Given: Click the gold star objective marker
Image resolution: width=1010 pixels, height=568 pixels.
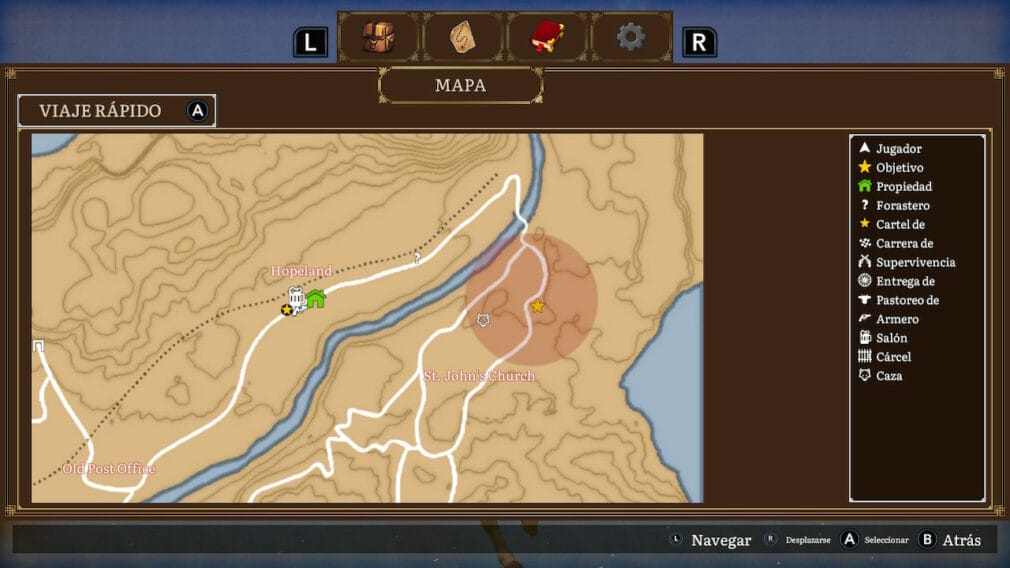Looking at the screenshot, I should click(x=537, y=306).
